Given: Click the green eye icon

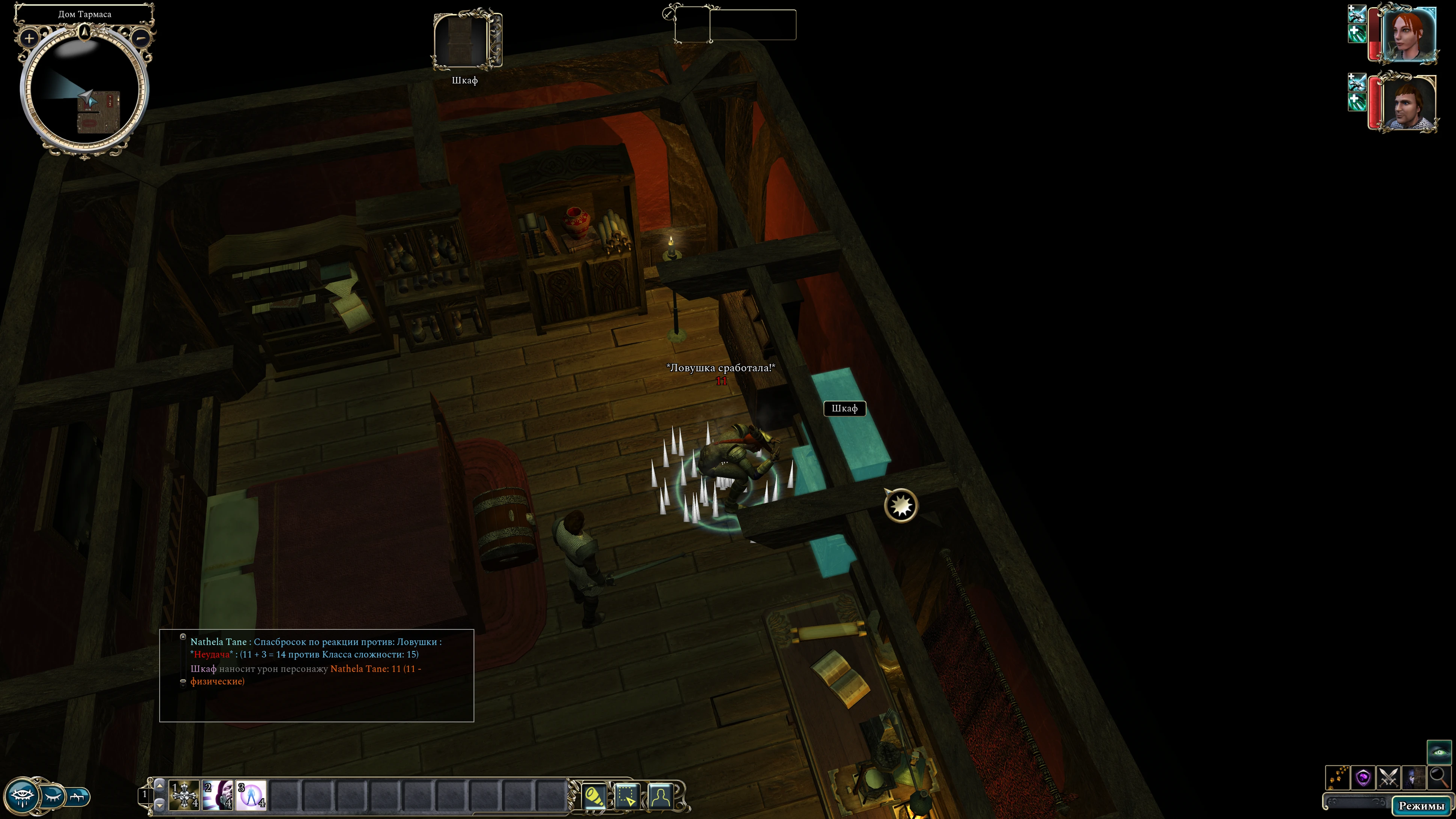Looking at the screenshot, I should point(1438,752).
